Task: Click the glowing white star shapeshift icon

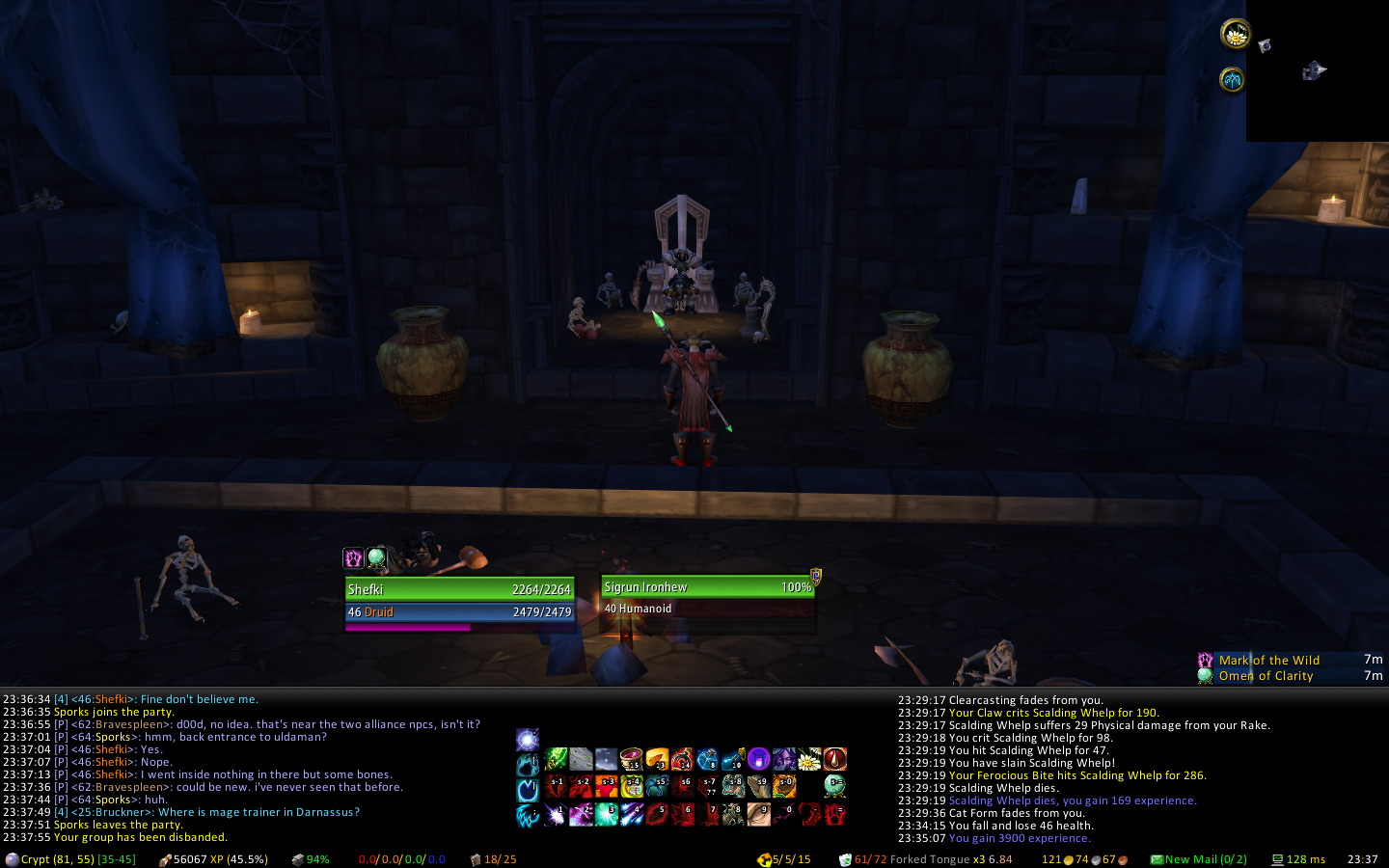Action: tap(528, 740)
